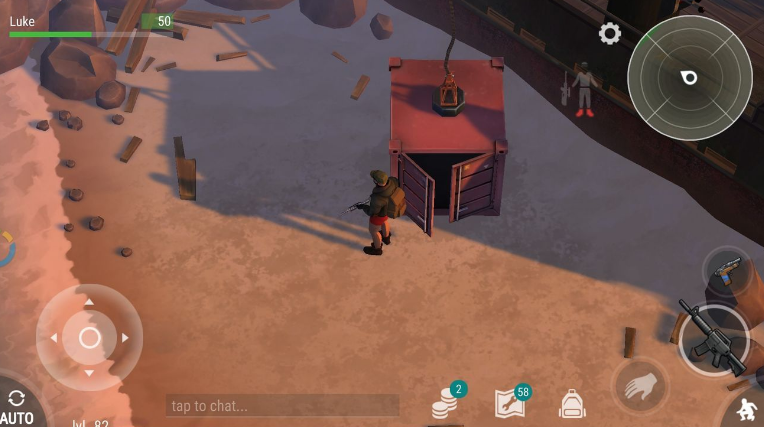Open the settings gear menu
This screenshot has height=427, width=764.
(609, 34)
